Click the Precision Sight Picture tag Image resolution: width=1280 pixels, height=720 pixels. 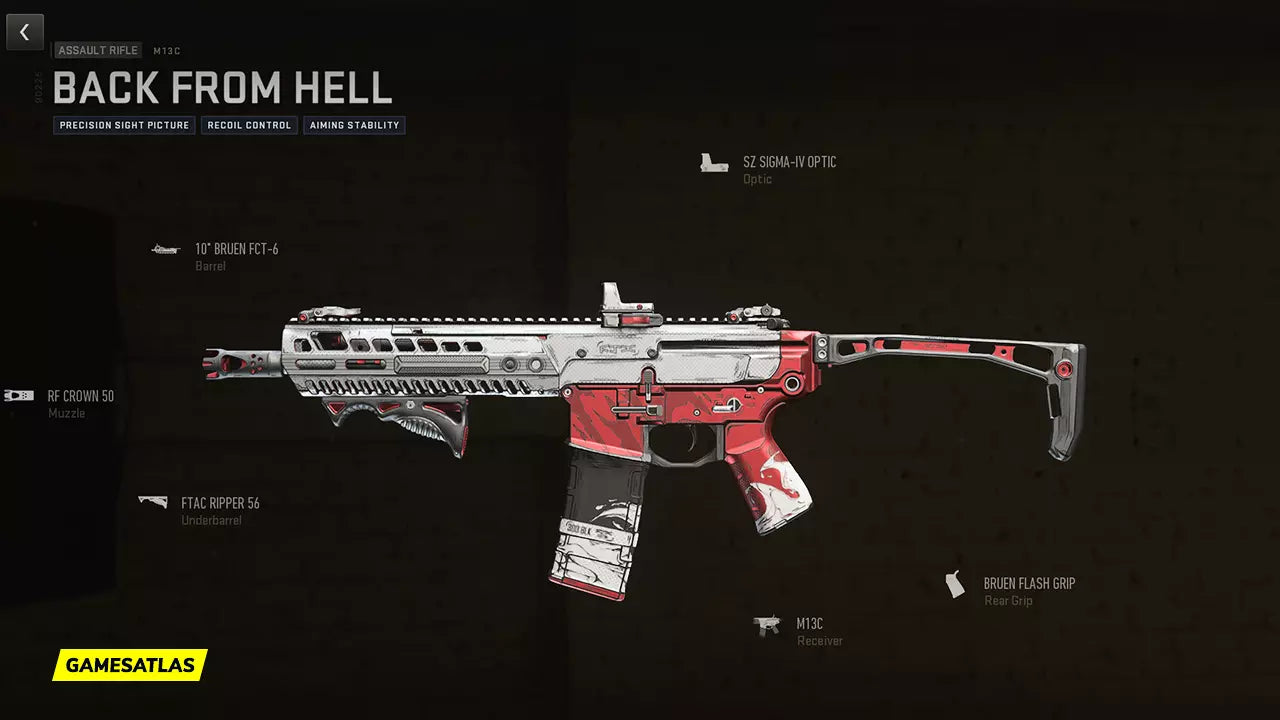pos(124,126)
